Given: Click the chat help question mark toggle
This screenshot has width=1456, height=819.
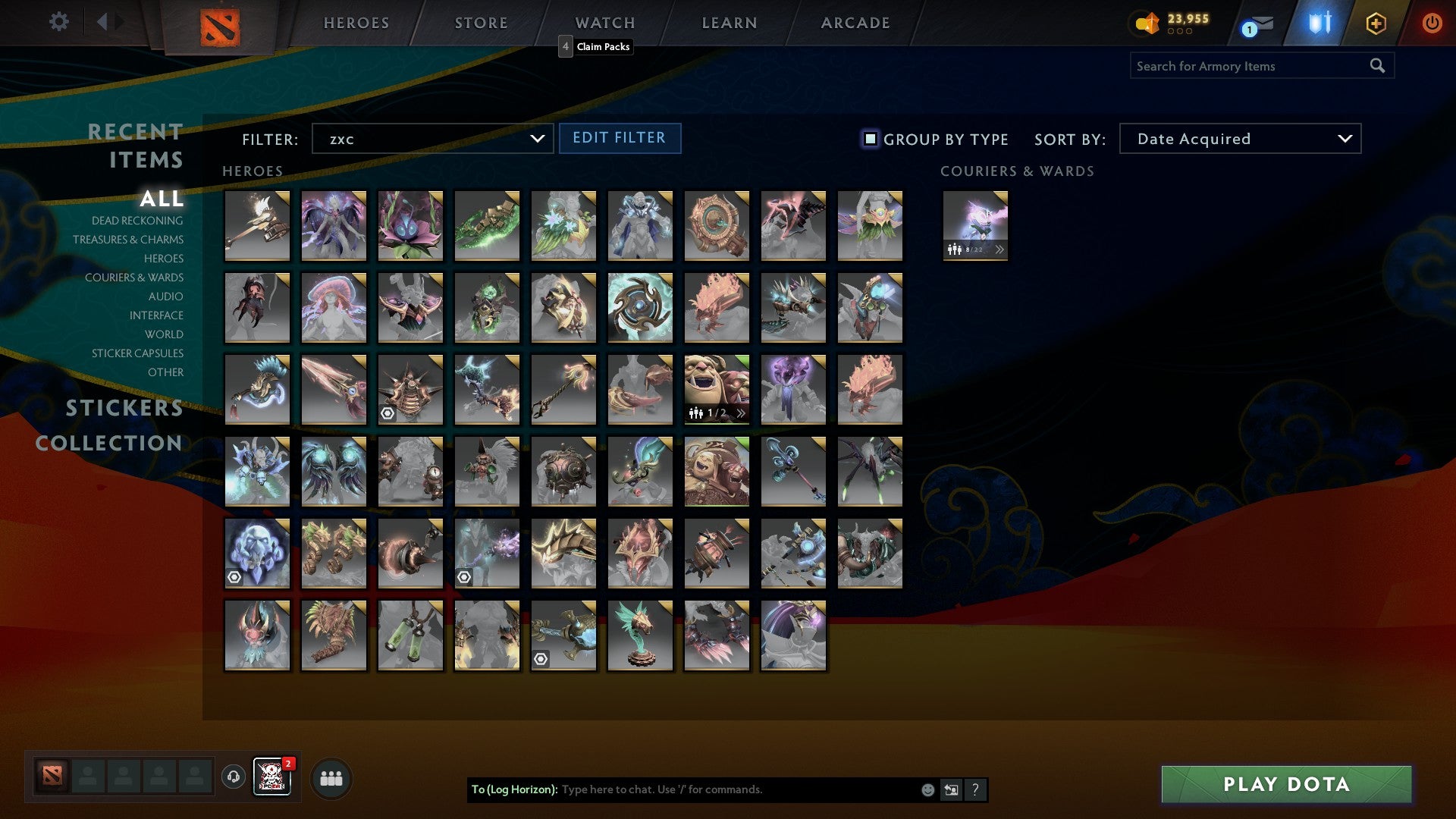Looking at the screenshot, I should click(976, 789).
